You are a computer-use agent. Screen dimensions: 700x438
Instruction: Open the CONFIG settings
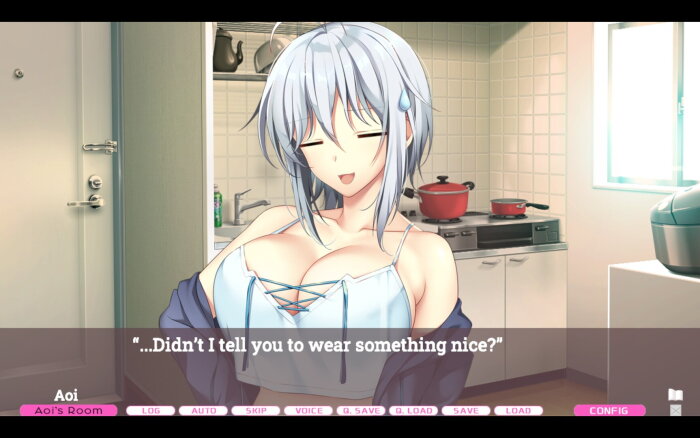609,410
